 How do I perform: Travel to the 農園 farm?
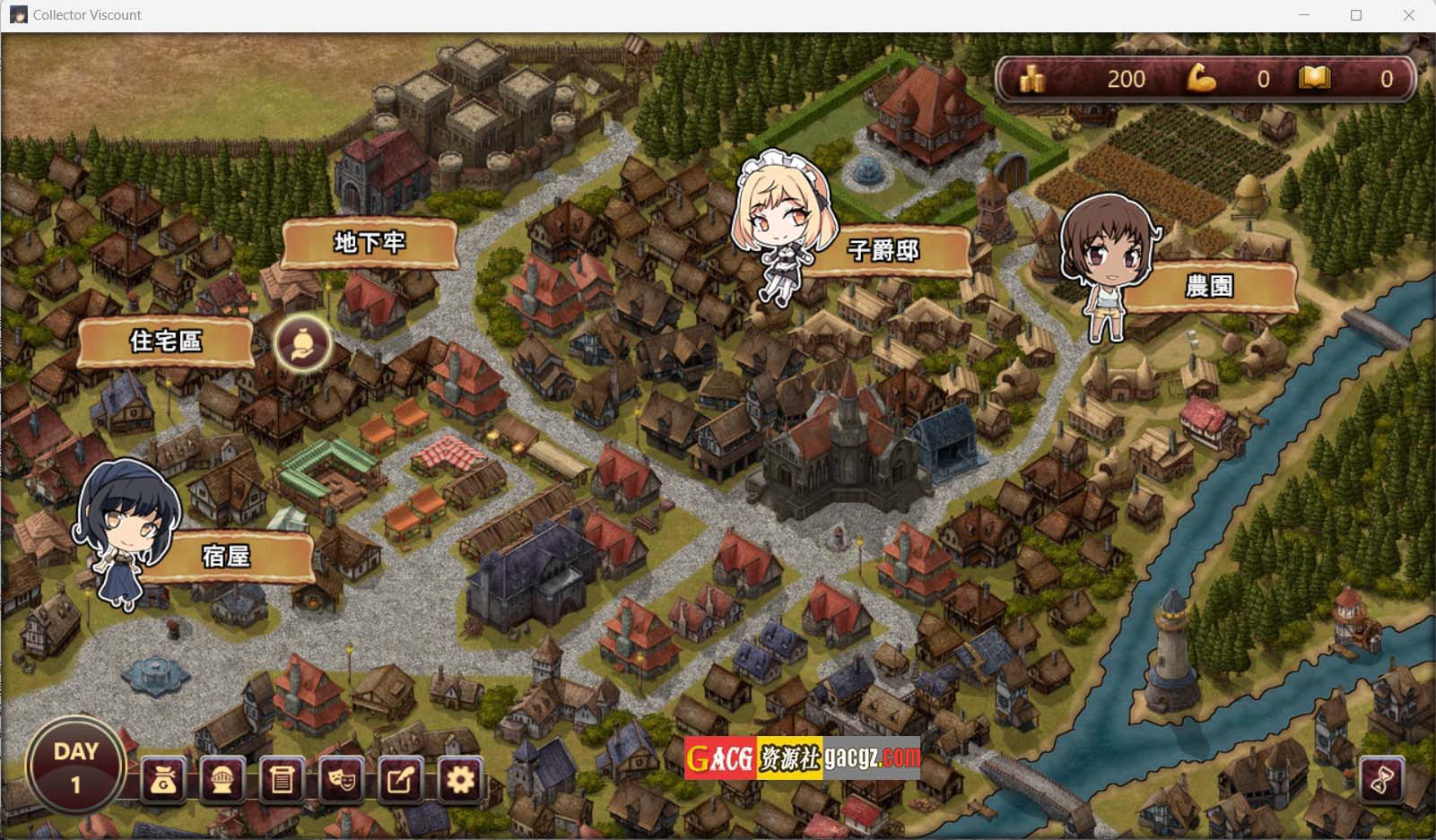[1209, 286]
